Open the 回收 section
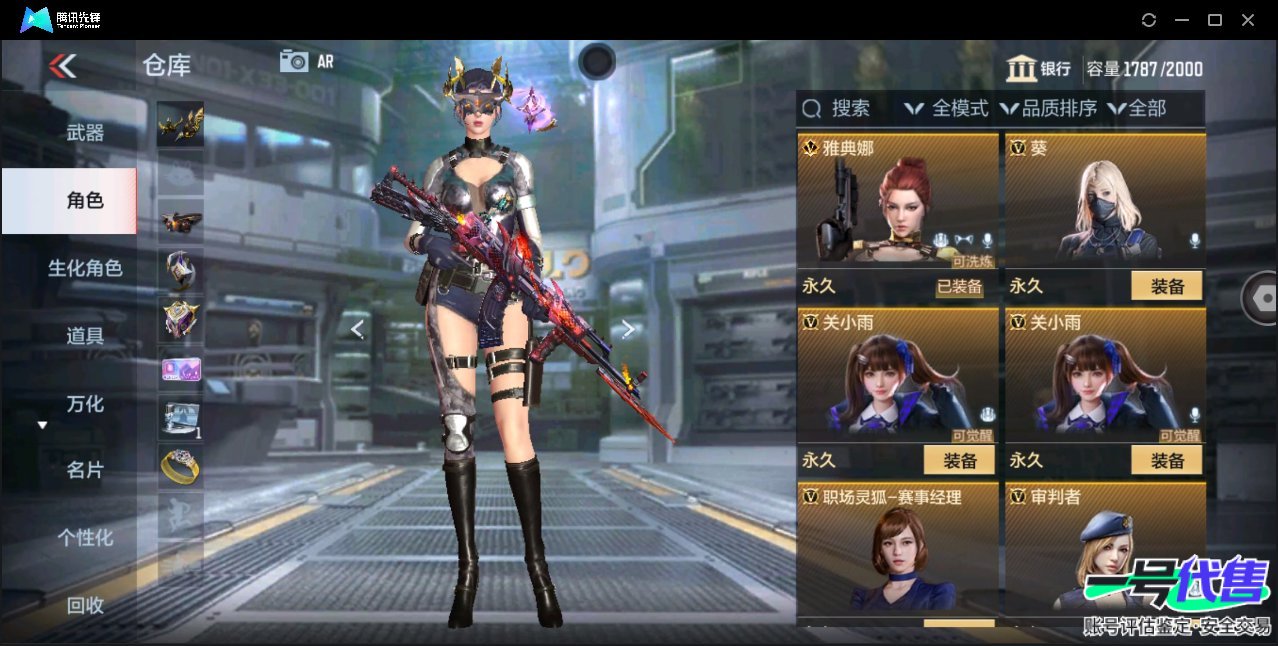 (x=85, y=605)
